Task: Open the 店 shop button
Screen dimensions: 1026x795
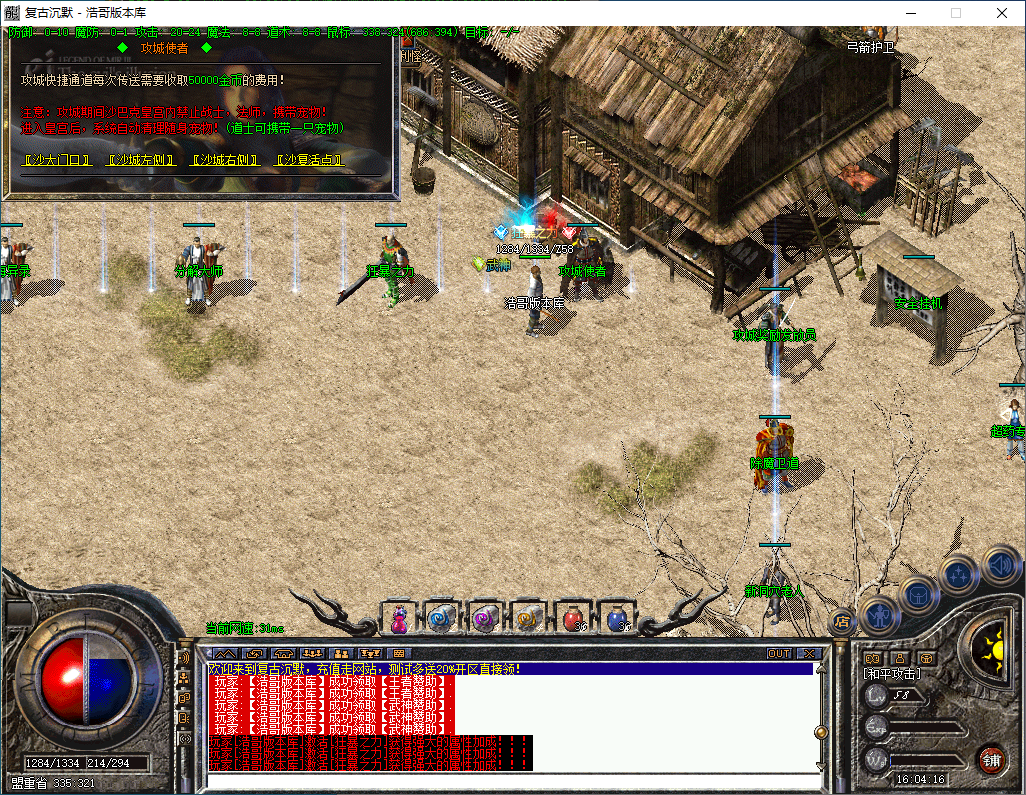Action: [842, 621]
